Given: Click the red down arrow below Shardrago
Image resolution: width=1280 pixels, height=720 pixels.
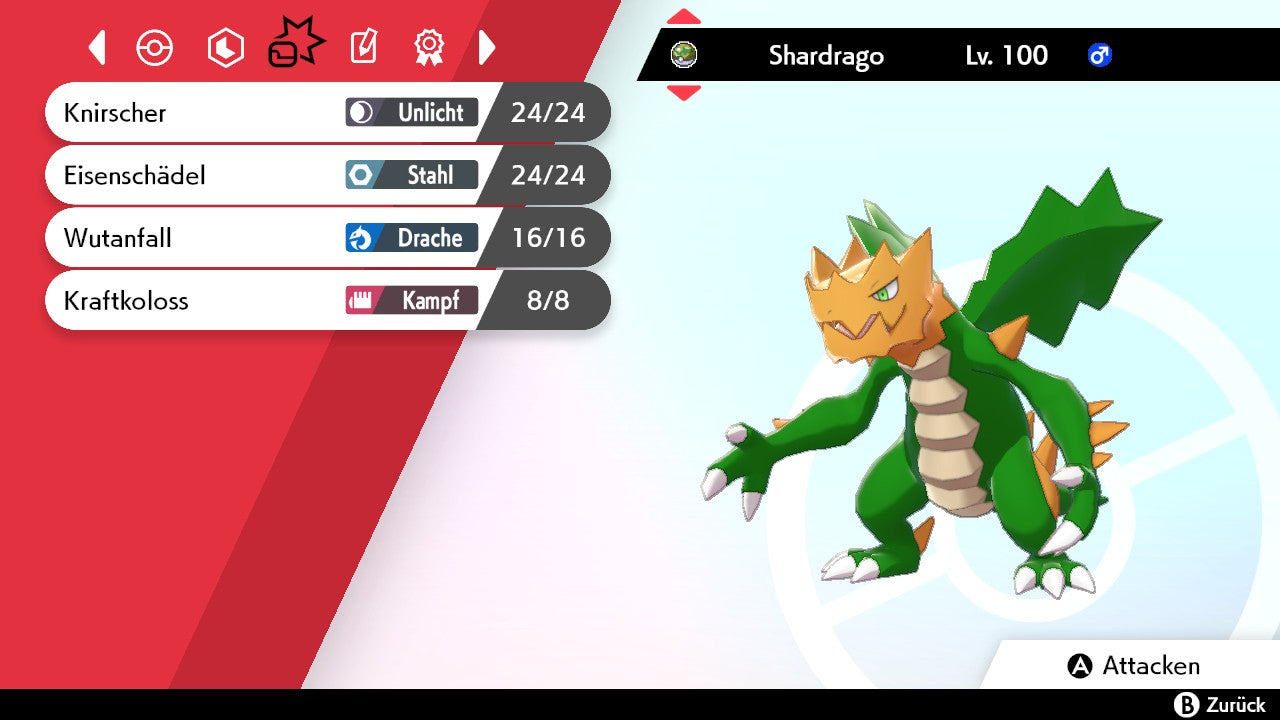Looking at the screenshot, I should click(x=684, y=93).
